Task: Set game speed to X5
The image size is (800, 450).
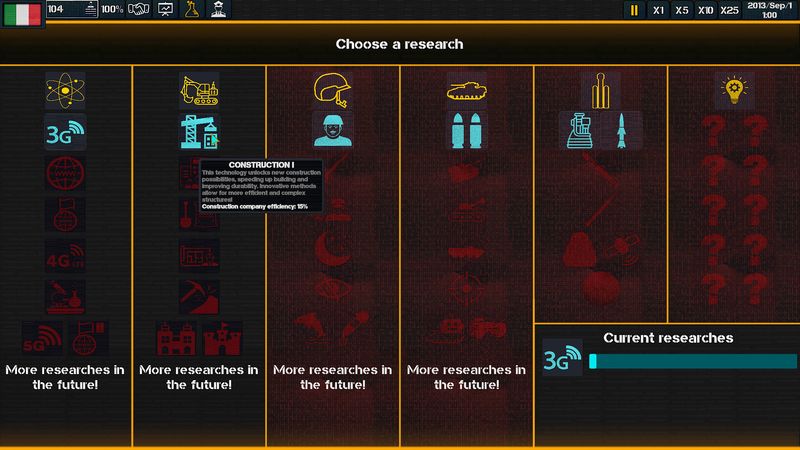Action: tap(682, 10)
